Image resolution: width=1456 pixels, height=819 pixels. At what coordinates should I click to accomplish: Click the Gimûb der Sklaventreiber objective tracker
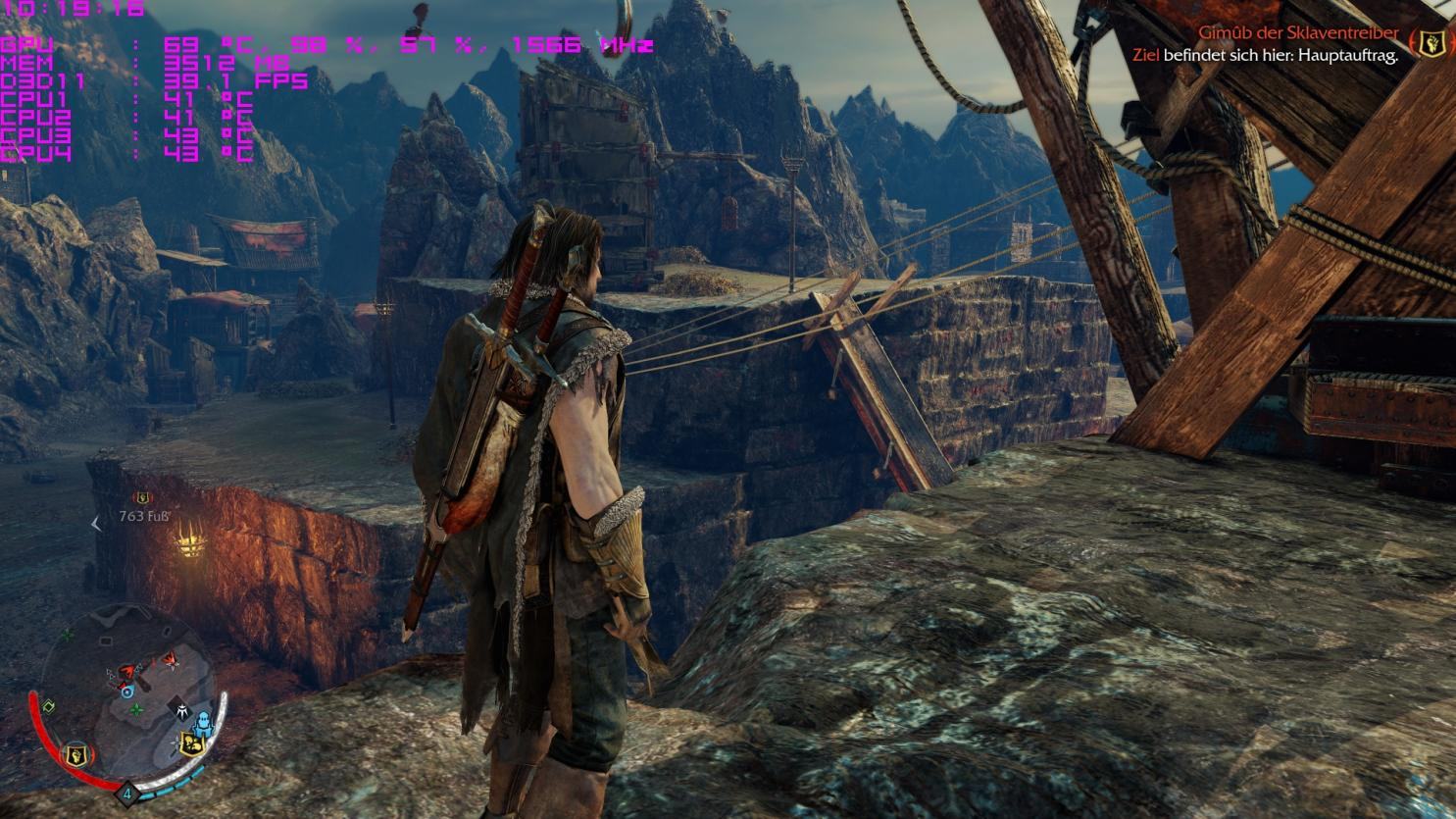tap(1297, 33)
